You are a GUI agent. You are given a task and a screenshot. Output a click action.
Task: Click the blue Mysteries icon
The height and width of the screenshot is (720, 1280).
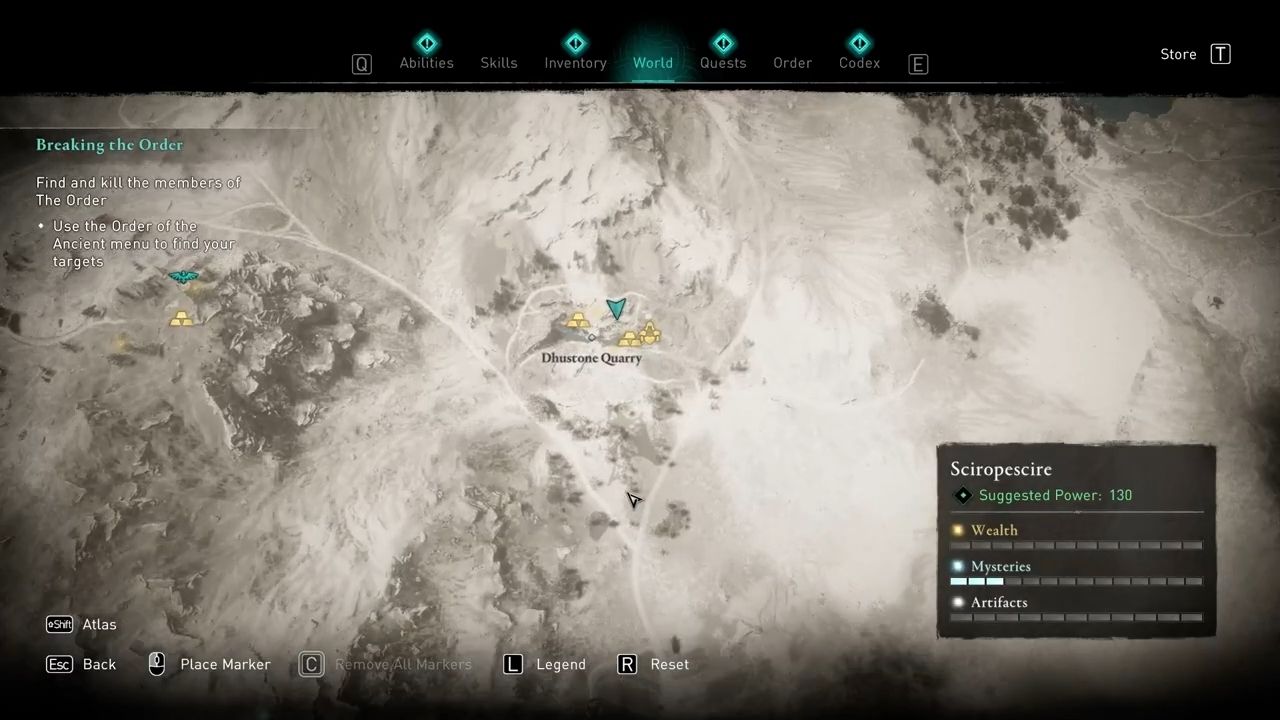click(x=957, y=566)
